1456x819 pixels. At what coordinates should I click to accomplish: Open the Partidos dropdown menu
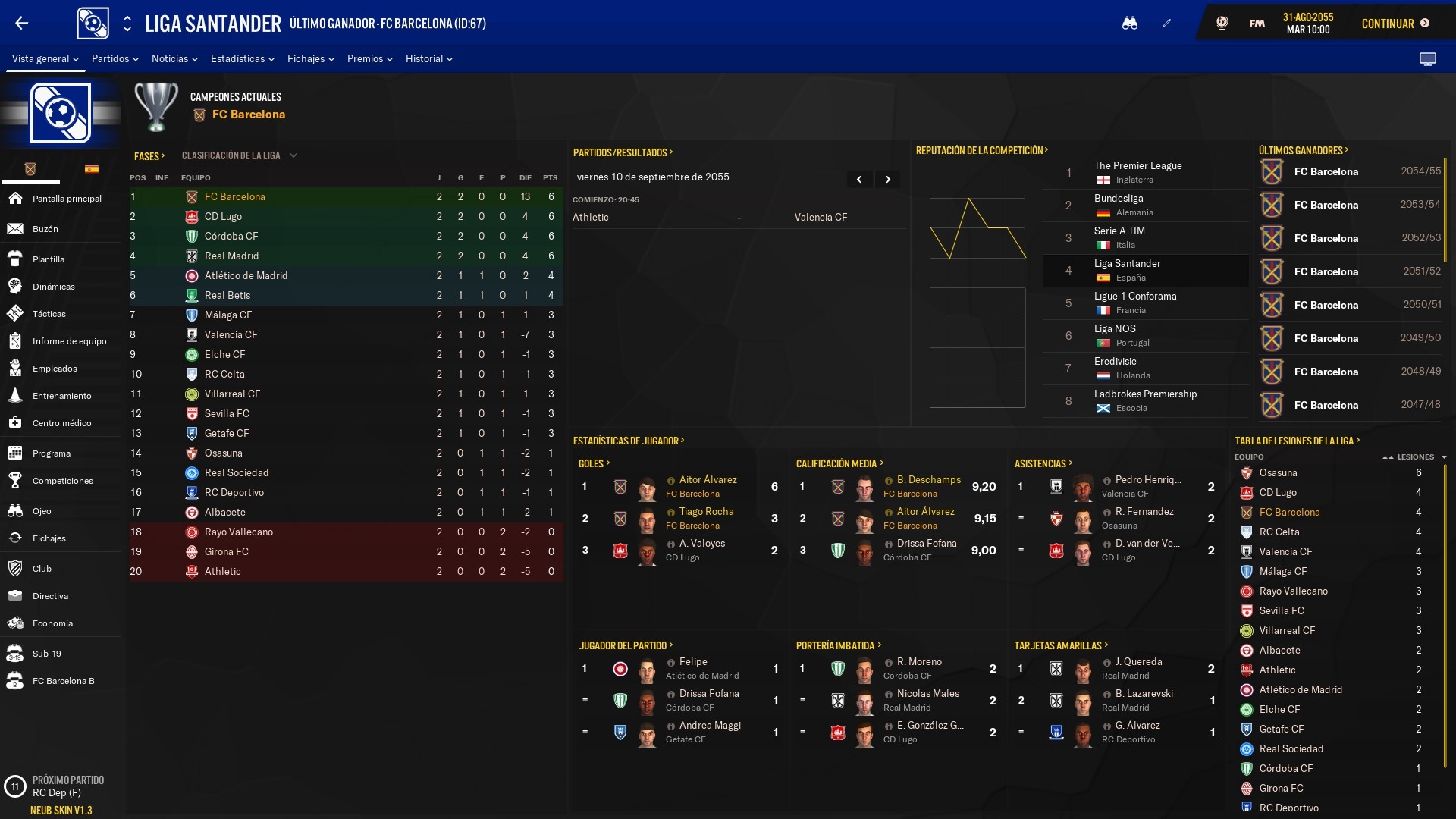[x=115, y=58]
